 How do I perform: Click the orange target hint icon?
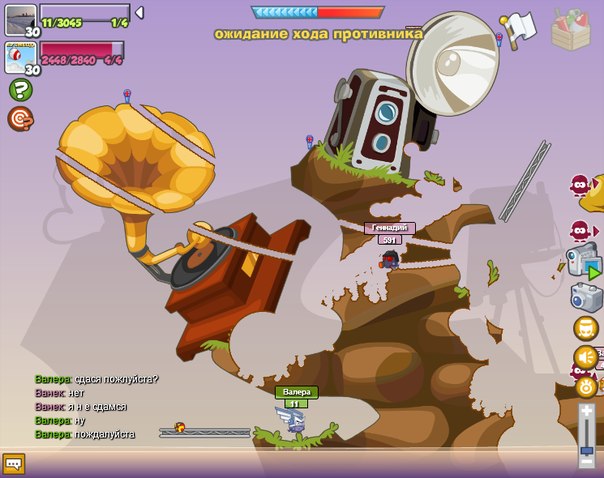click(x=20, y=119)
